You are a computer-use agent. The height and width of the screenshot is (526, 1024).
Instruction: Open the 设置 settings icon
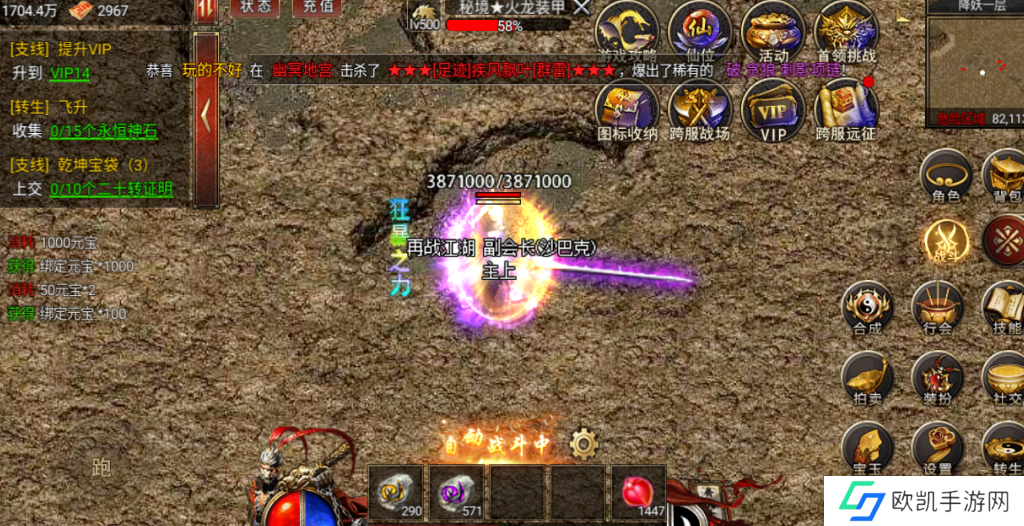tap(938, 448)
